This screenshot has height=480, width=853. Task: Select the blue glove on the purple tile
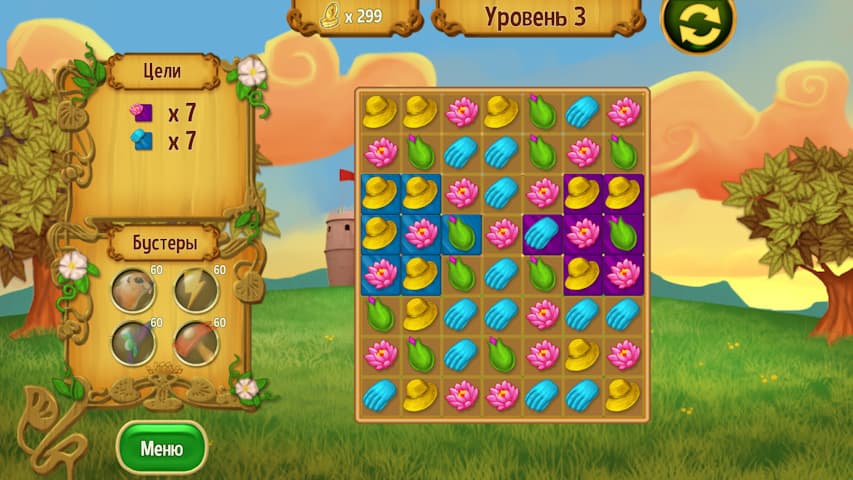coord(542,233)
